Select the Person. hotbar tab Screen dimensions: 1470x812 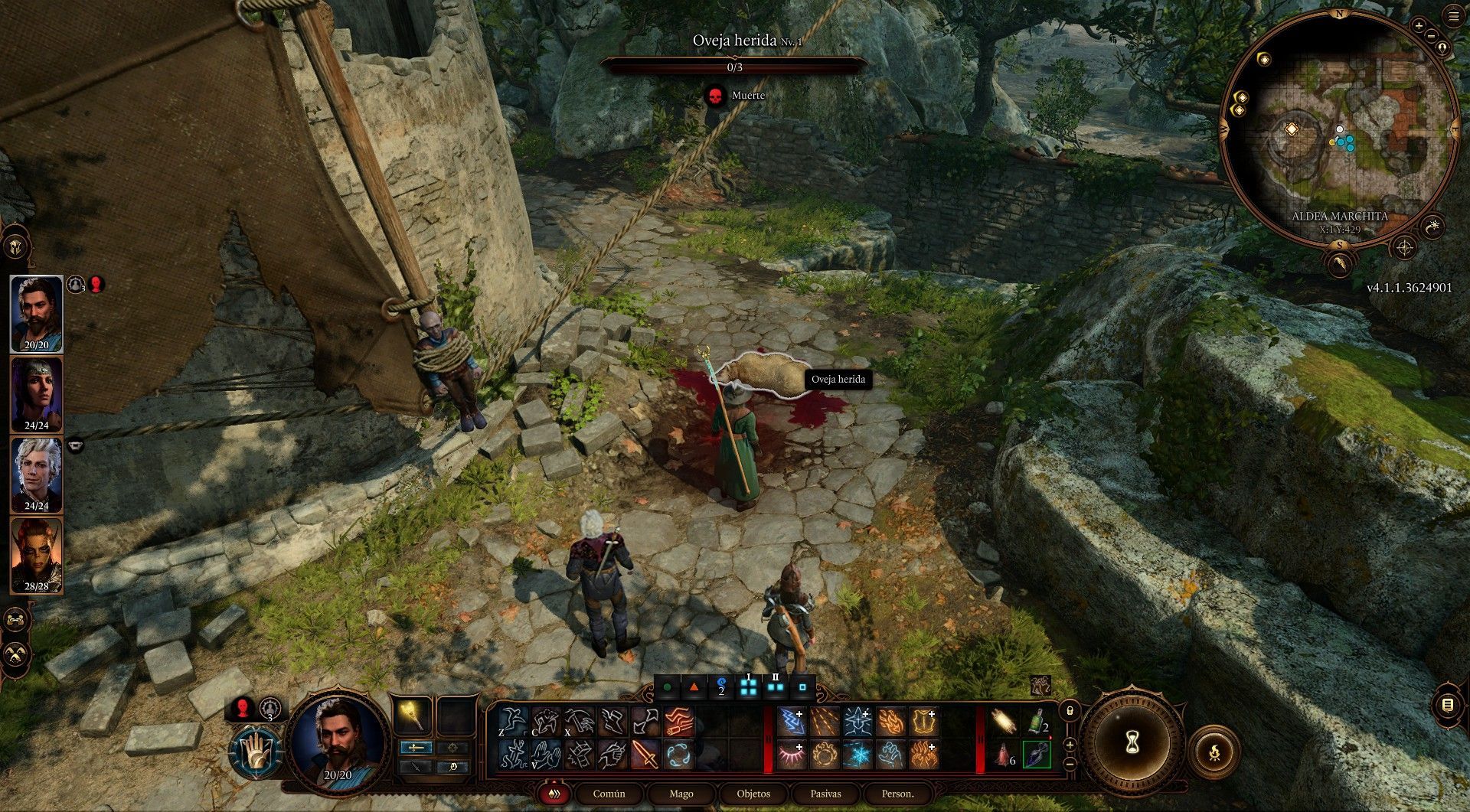897,794
